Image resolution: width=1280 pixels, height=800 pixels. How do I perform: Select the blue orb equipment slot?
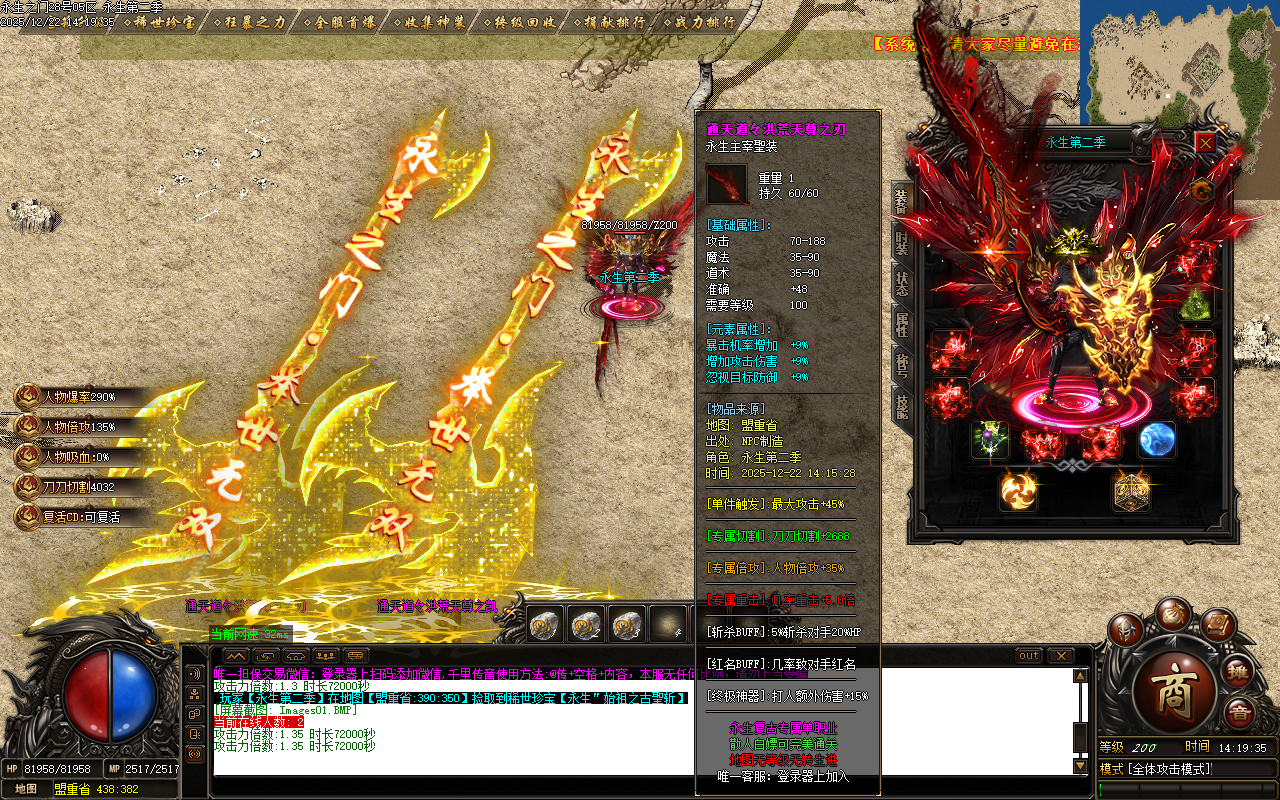1157,440
